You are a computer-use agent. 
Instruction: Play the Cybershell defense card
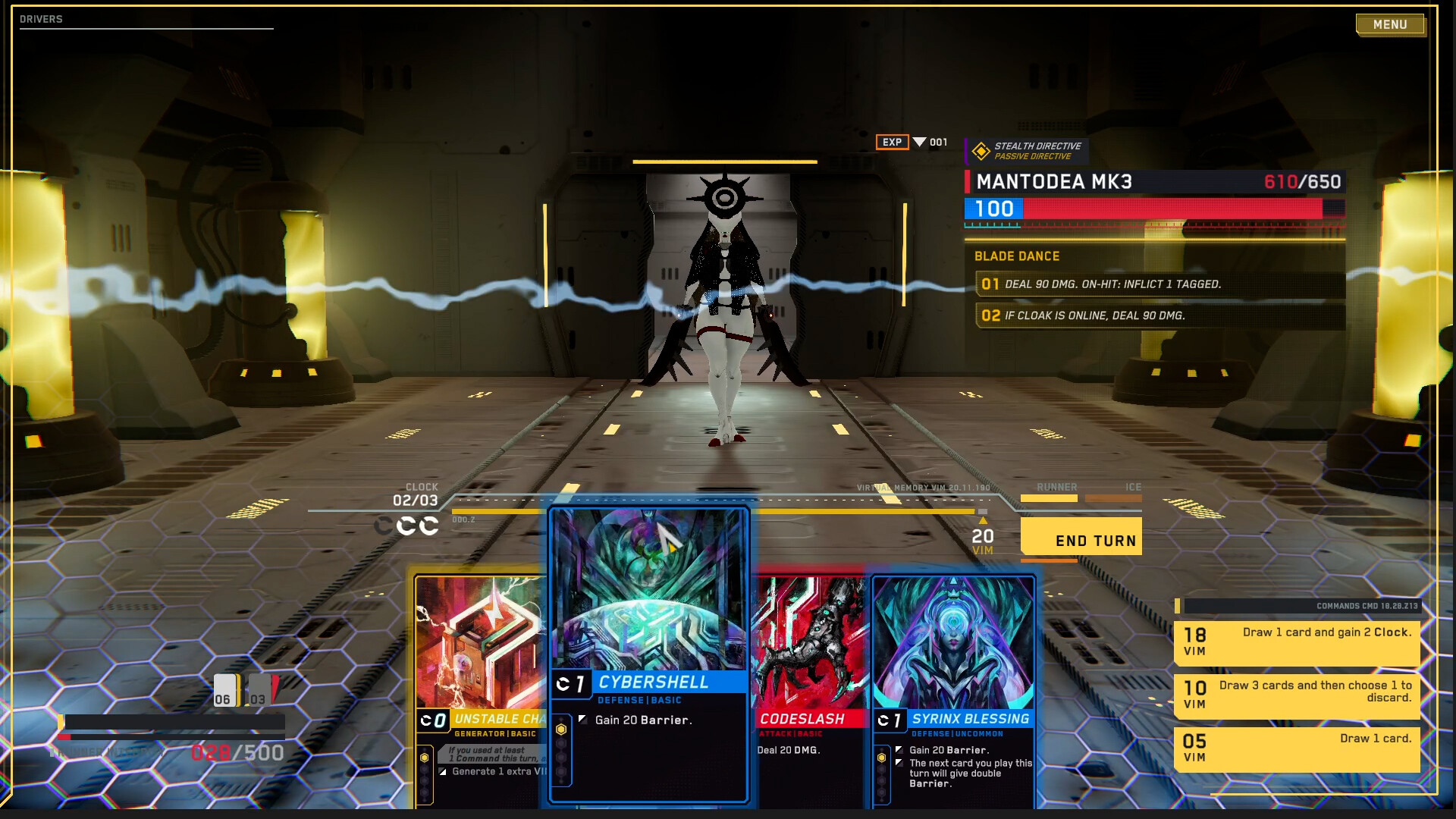click(649, 652)
